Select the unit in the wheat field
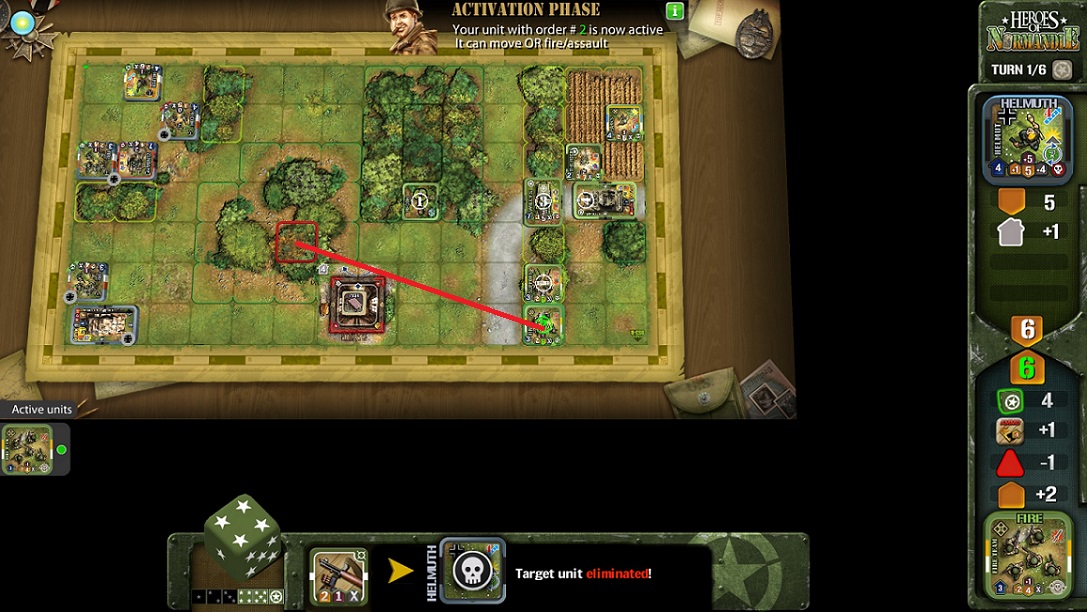The width and height of the screenshot is (1087, 612). pos(623,123)
